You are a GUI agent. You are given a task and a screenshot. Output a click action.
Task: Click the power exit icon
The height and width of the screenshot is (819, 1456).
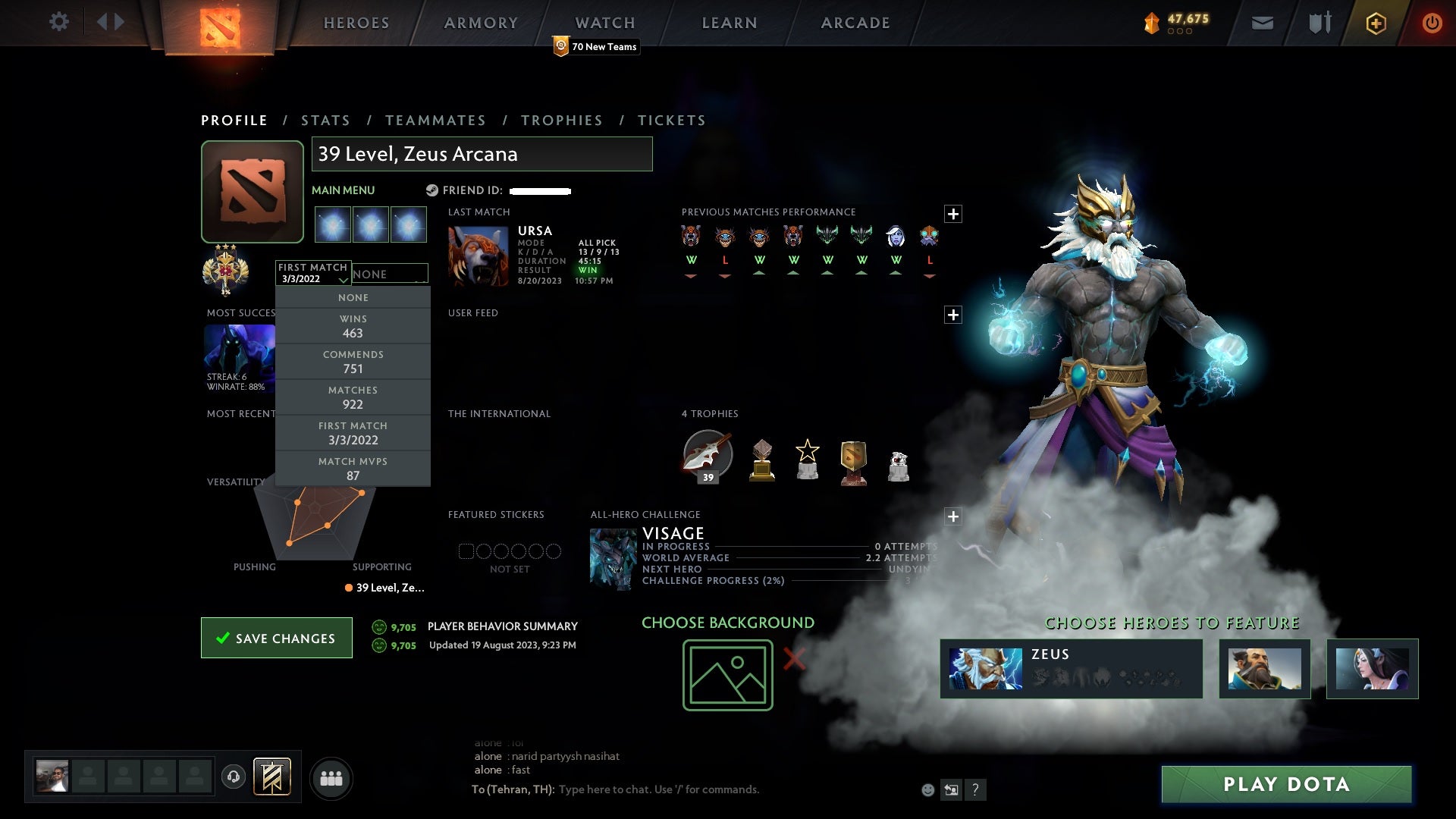[1432, 22]
